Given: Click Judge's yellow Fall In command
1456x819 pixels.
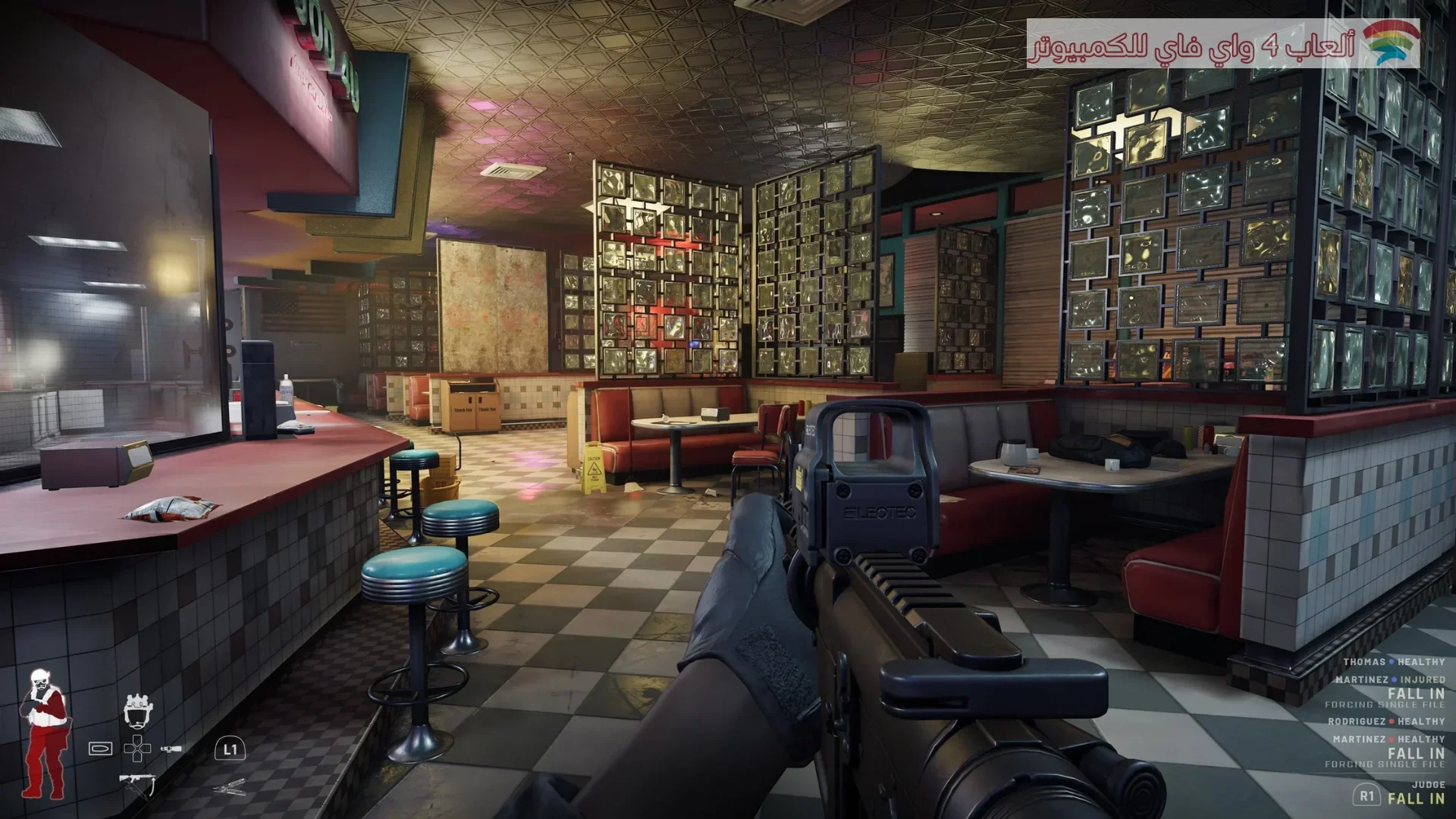Looking at the screenshot, I should click(x=1416, y=798).
